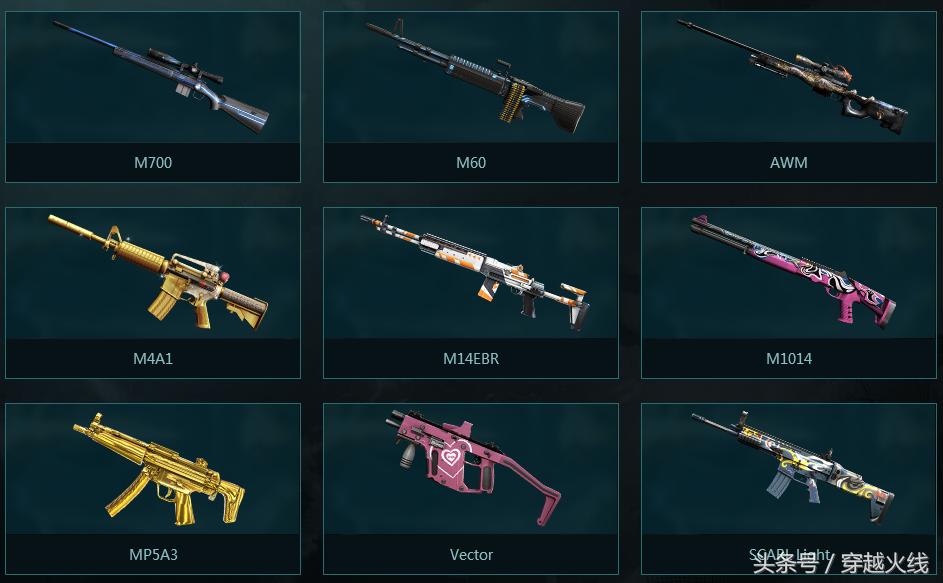
Task: Select the golden M4A1 rifle
Action: (x=153, y=292)
